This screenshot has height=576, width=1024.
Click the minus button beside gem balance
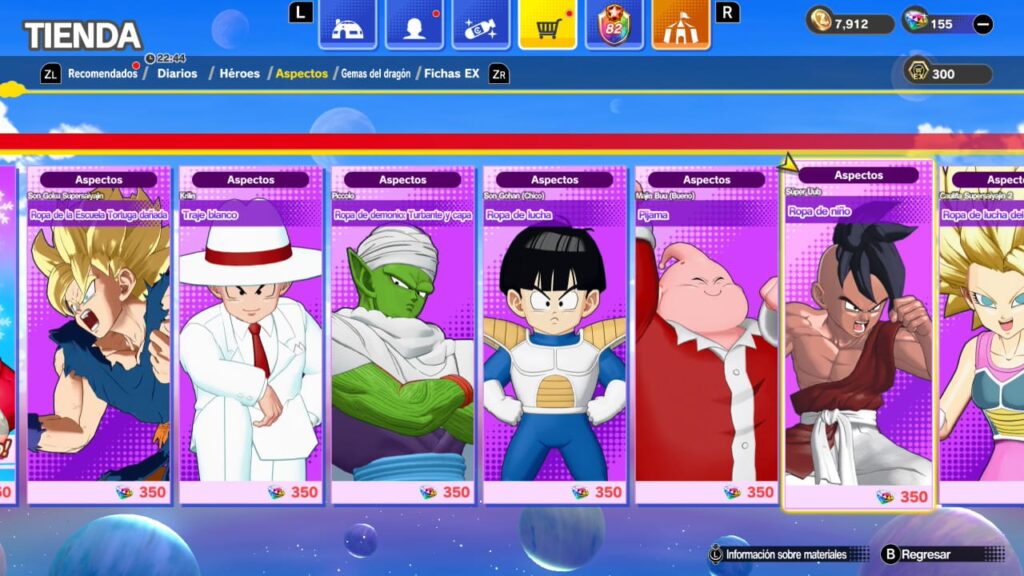tap(983, 24)
